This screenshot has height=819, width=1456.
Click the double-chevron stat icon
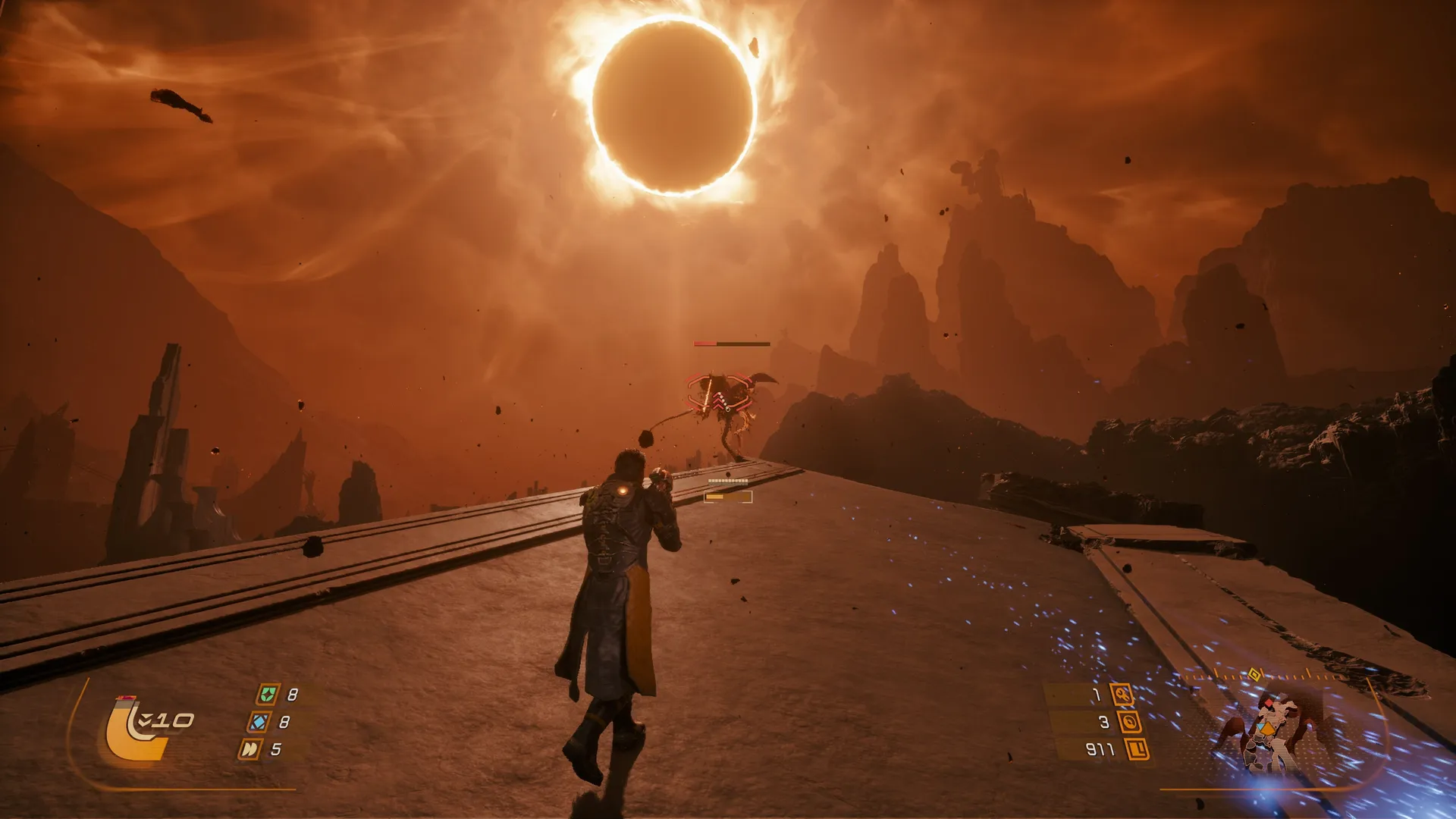(249, 749)
